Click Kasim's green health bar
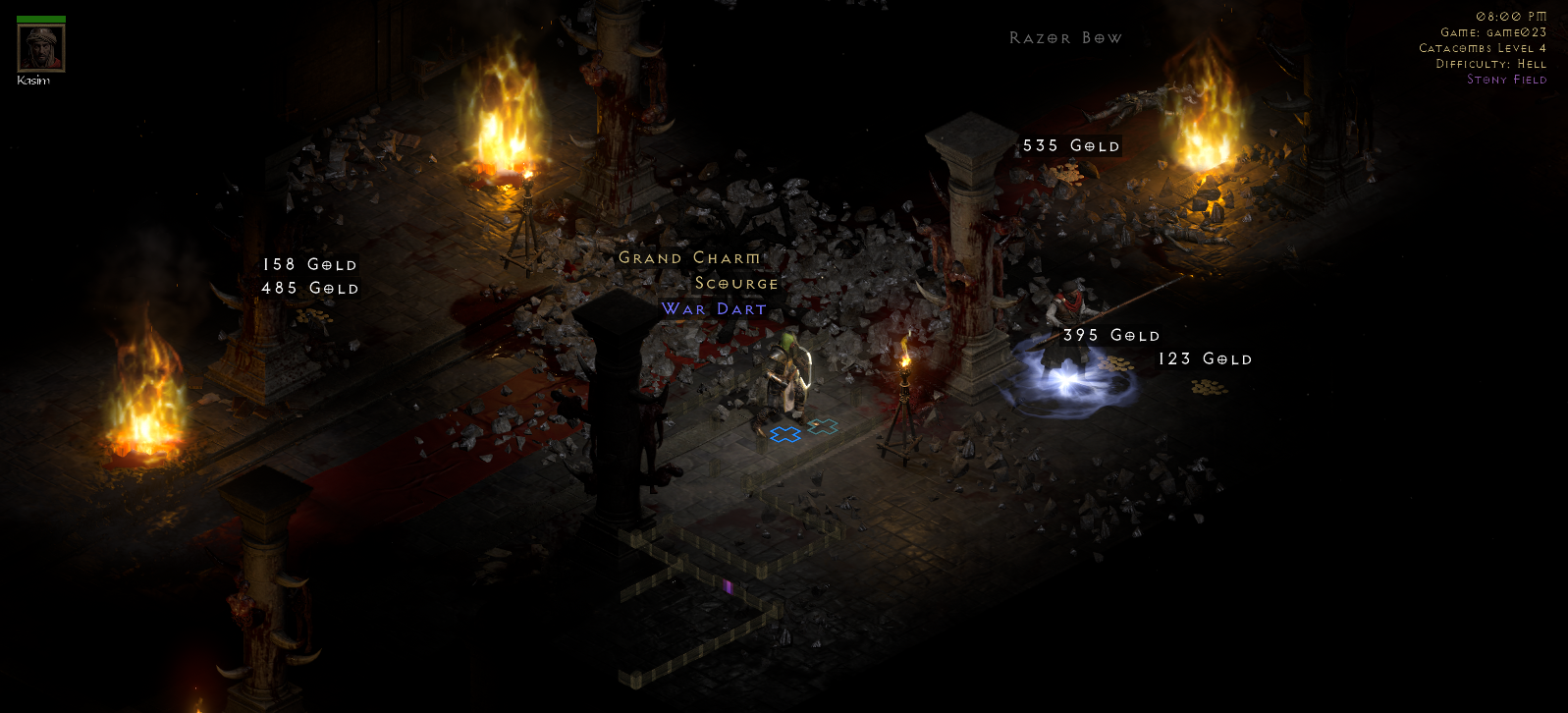Viewport: 1568px width, 713px height. pos(39,17)
